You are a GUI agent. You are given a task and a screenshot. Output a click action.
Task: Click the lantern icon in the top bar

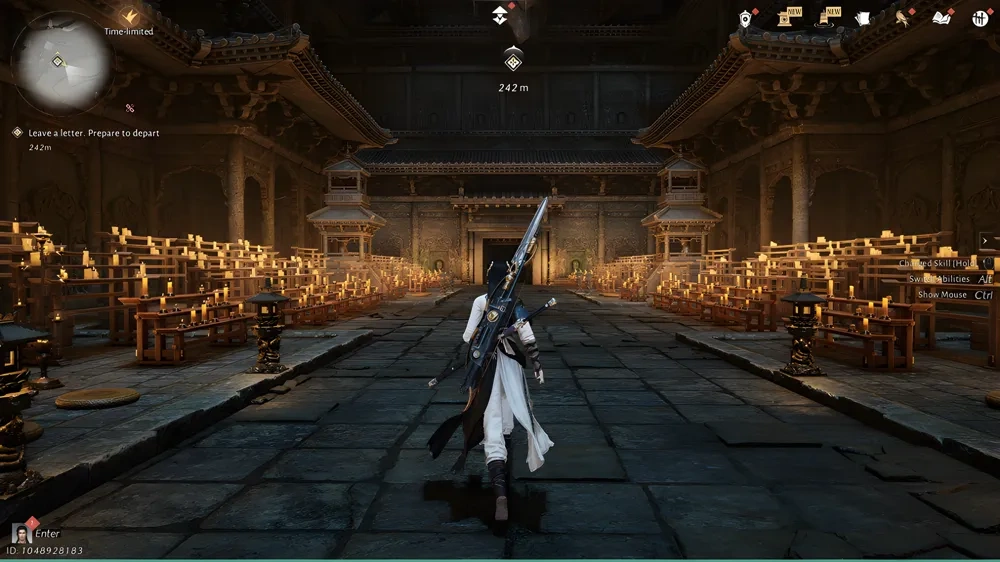tap(745, 18)
